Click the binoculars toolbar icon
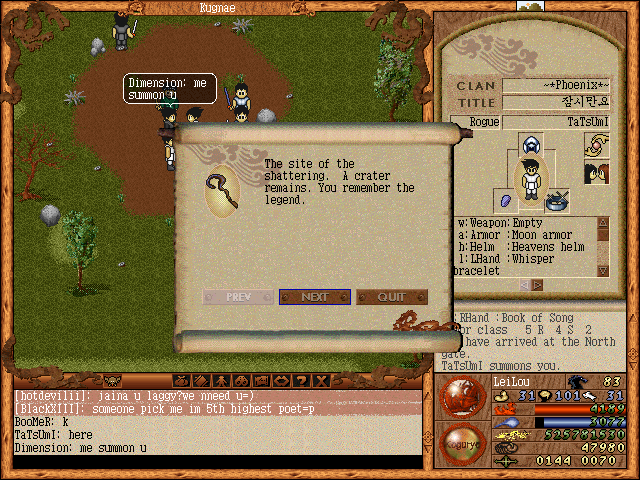The width and height of the screenshot is (640, 480). pyautogui.click(x=240, y=380)
